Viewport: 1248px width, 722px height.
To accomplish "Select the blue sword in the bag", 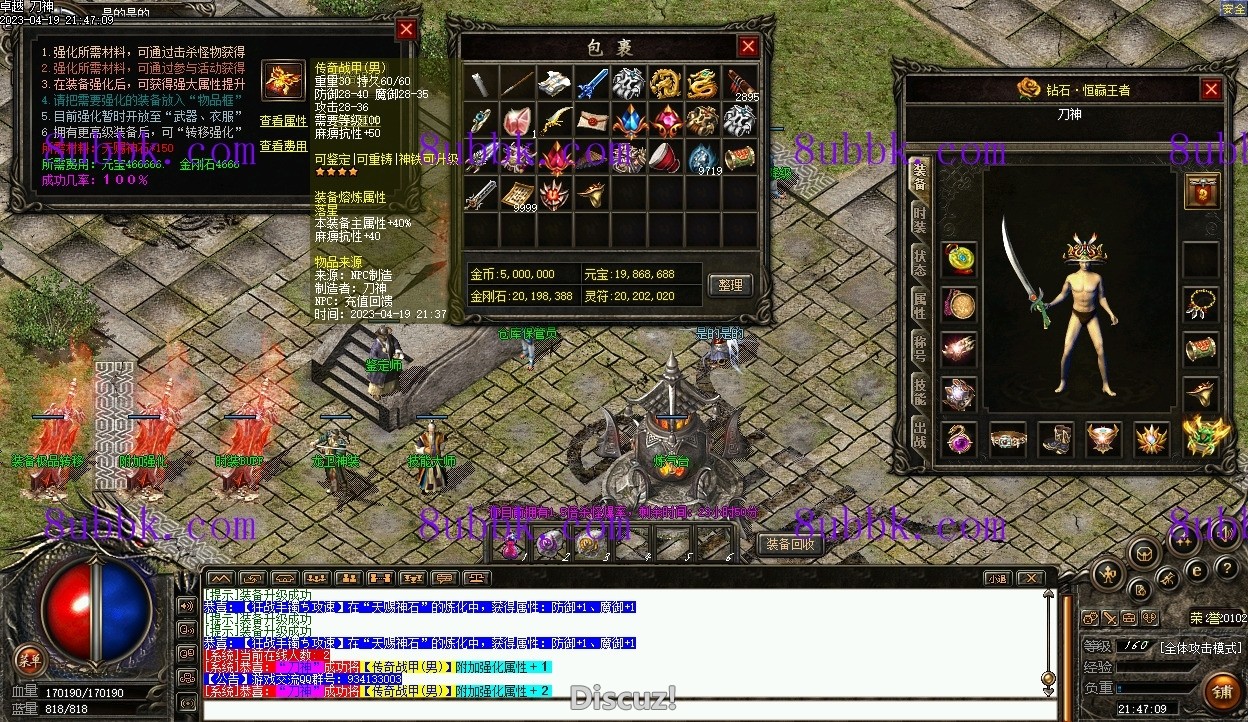I will [x=593, y=83].
